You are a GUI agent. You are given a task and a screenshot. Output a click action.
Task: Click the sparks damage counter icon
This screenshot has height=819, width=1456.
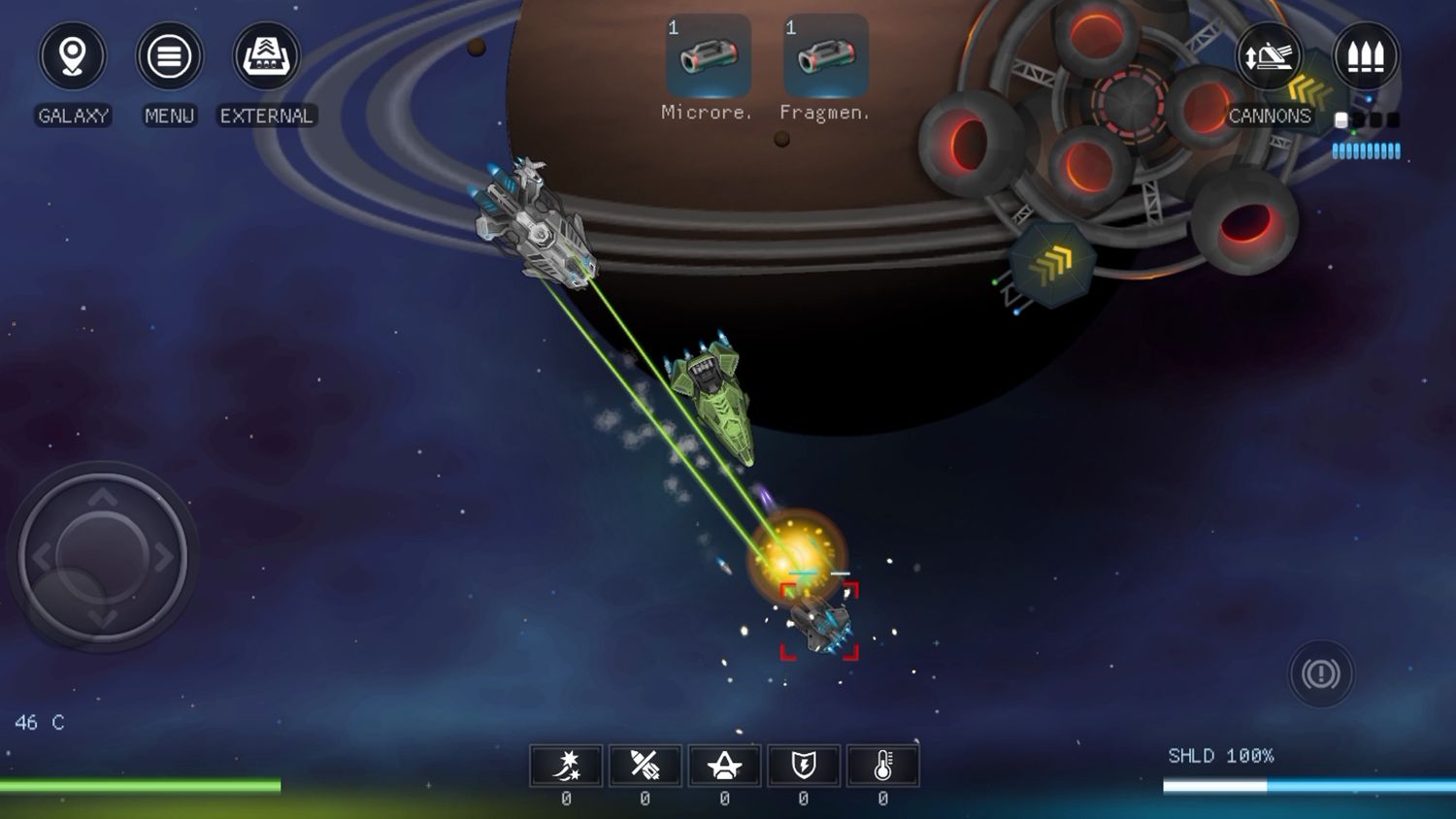[567, 766]
